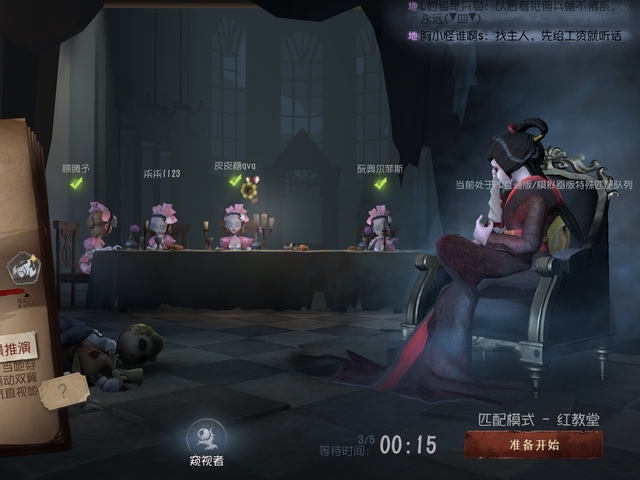Image resolution: width=640 pixels, height=480 pixels.
Task: Select the 窥视者 trait icon
Action: [x=206, y=437]
